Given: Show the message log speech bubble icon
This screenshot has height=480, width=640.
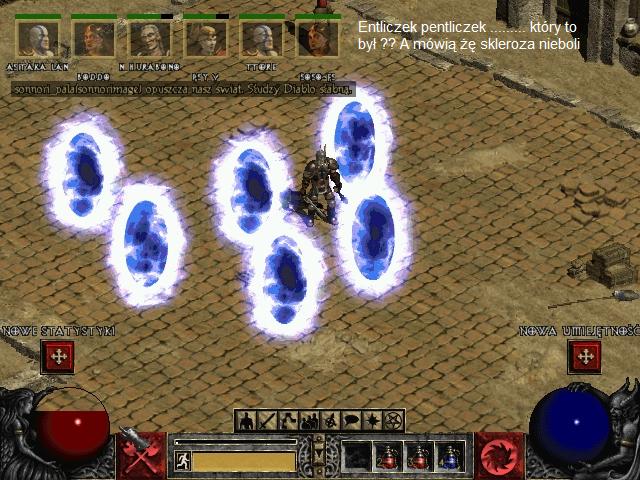Looking at the screenshot, I should 352,420.
